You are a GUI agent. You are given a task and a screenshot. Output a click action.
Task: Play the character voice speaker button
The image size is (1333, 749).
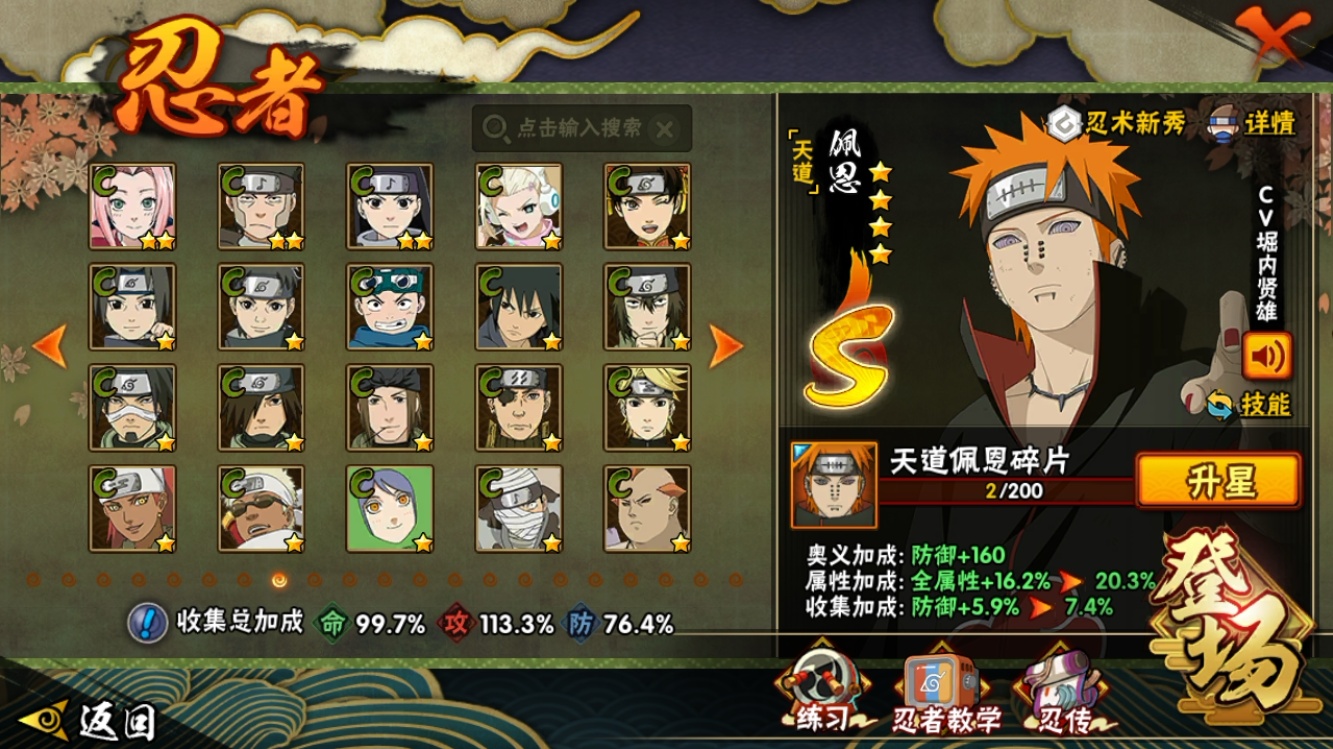coord(1266,356)
